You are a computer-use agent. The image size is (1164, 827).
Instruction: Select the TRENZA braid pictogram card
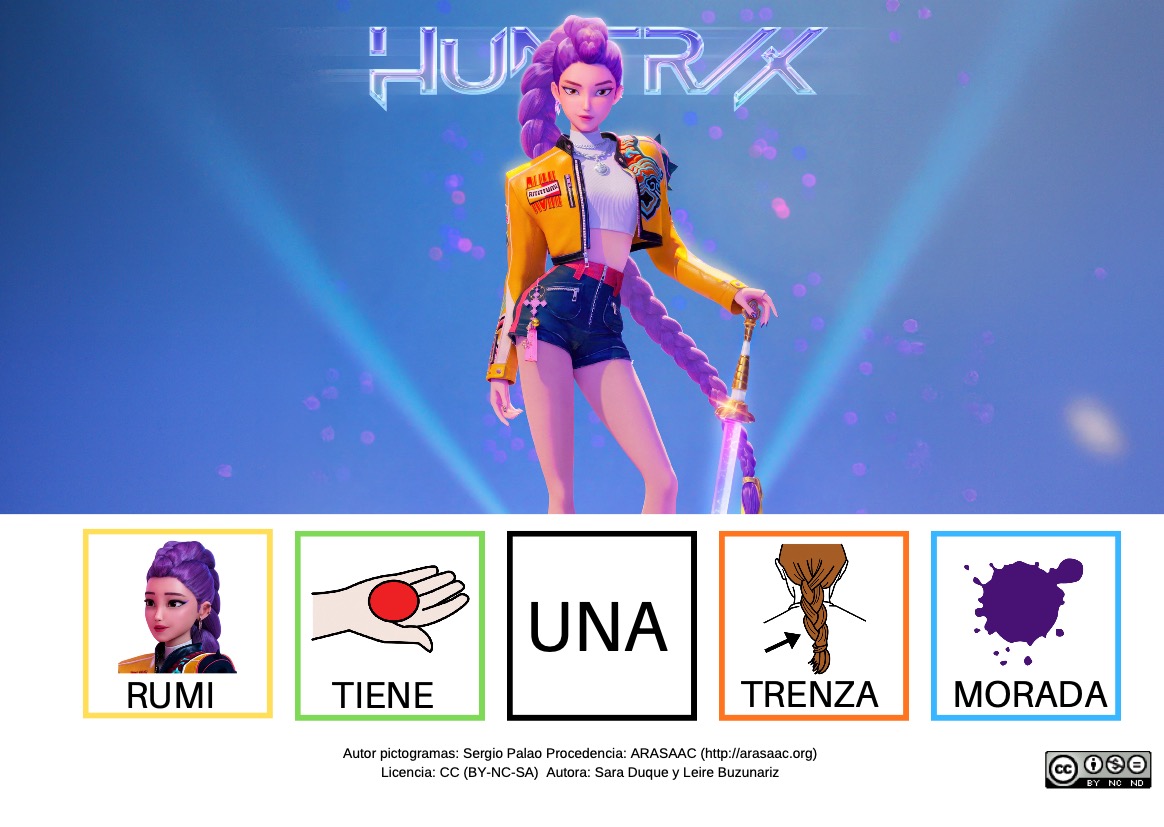pos(813,625)
